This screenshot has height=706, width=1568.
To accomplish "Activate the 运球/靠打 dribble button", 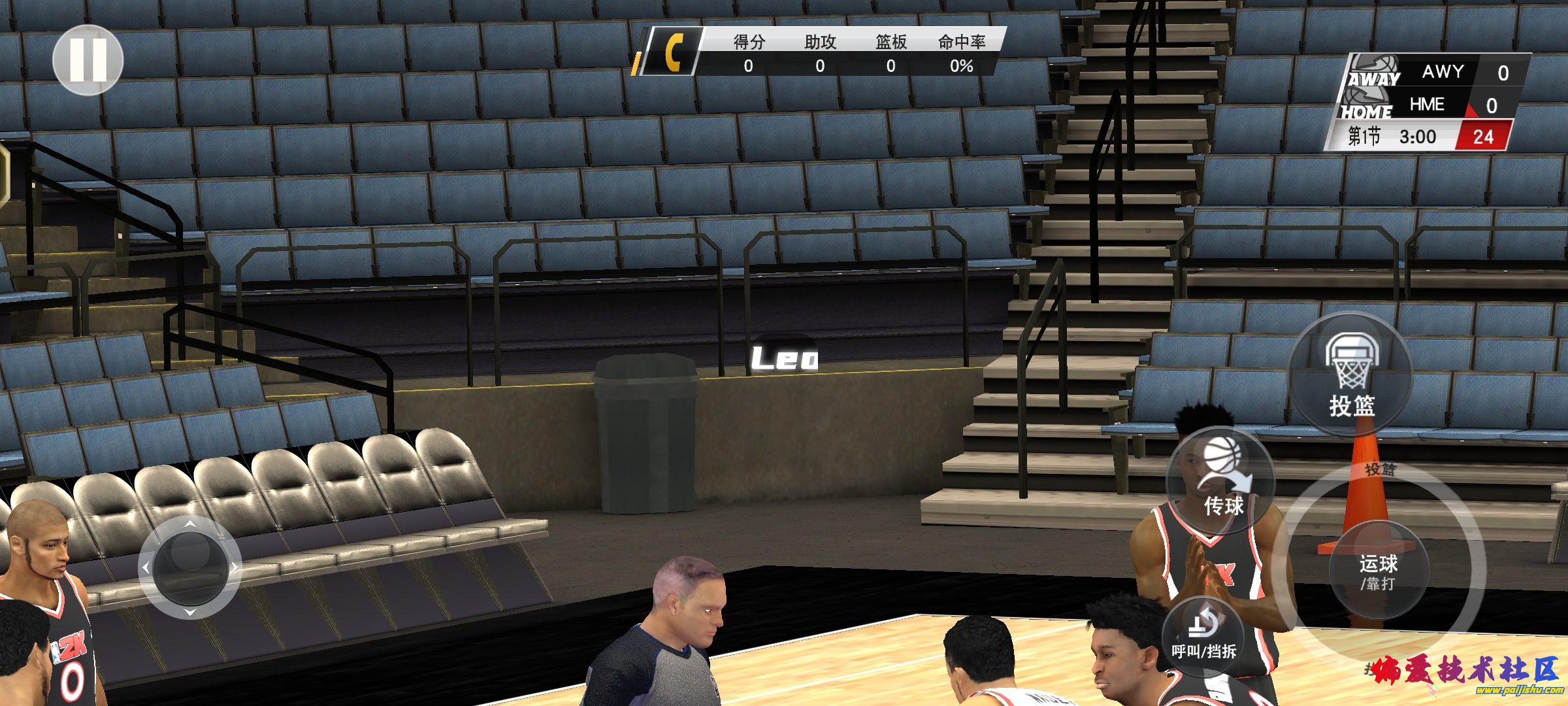I will pos(1379,571).
